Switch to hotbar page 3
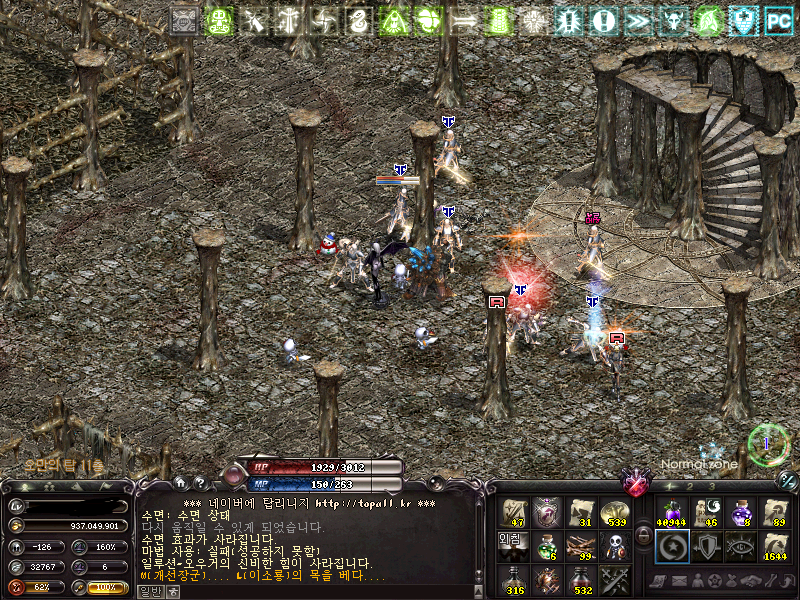This screenshot has width=800, height=600. [711, 486]
